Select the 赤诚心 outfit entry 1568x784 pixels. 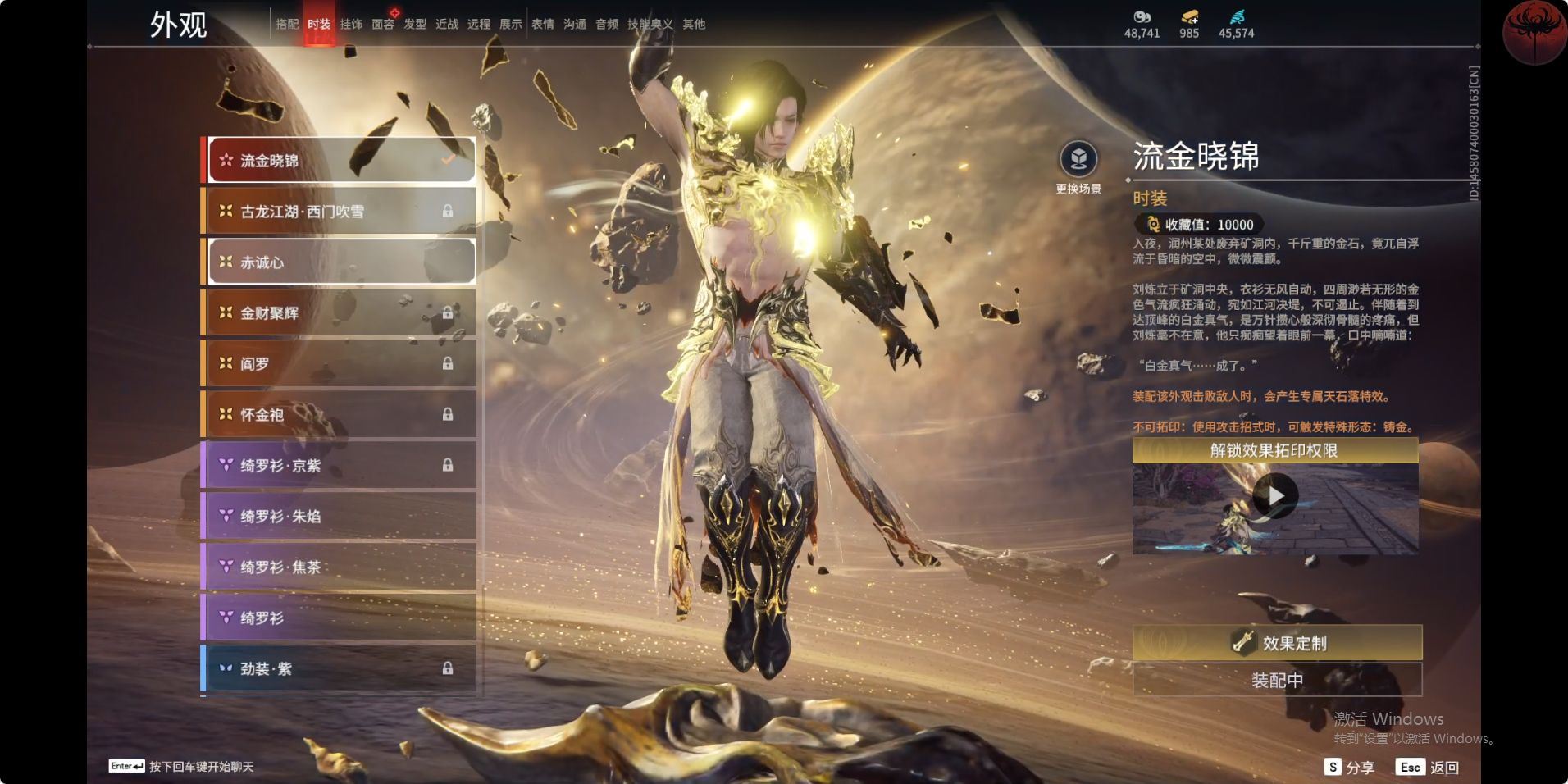tap(341, 262)
